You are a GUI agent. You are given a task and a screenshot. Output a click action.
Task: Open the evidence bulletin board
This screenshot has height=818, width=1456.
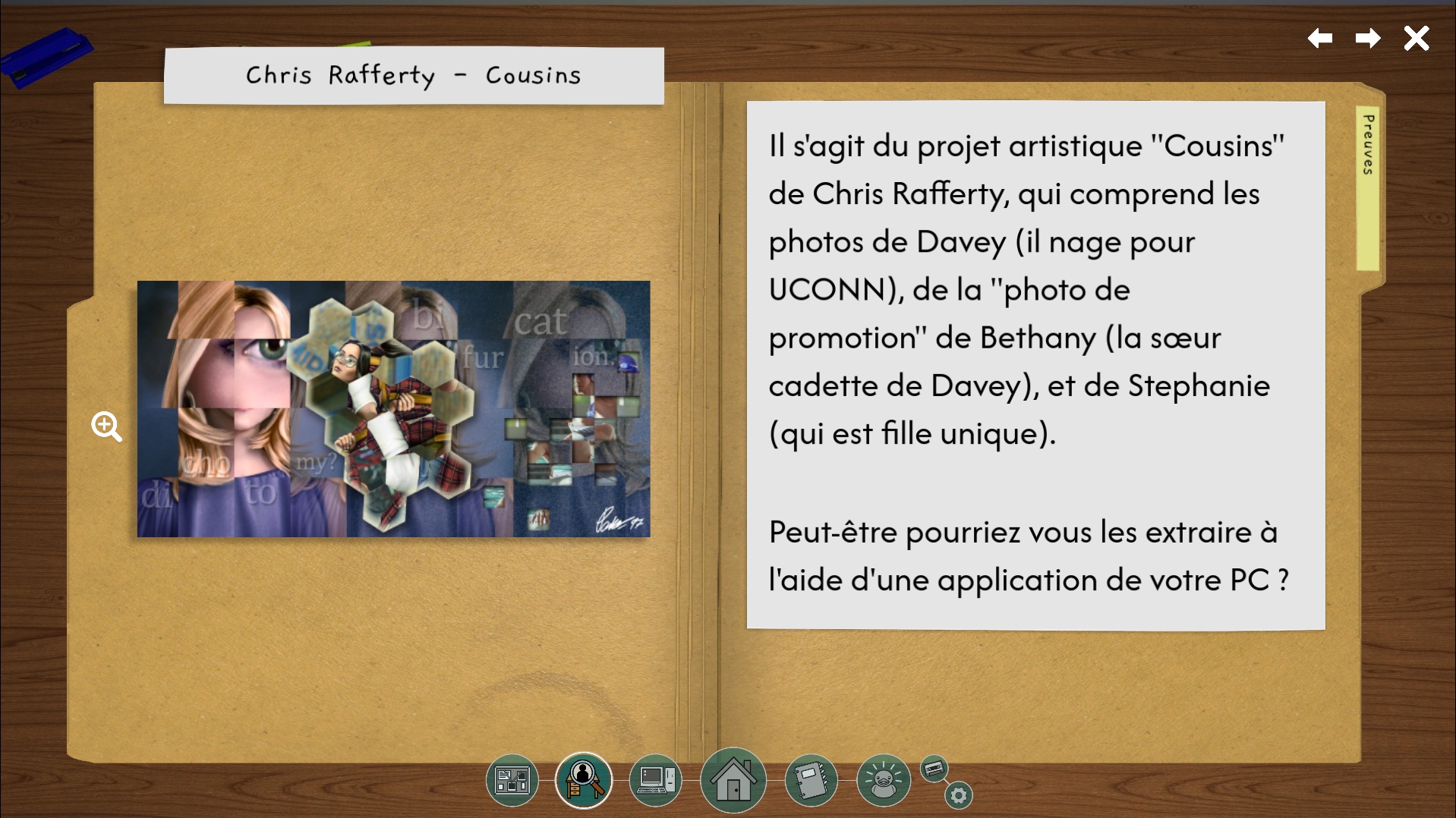[x=512, y=780]
